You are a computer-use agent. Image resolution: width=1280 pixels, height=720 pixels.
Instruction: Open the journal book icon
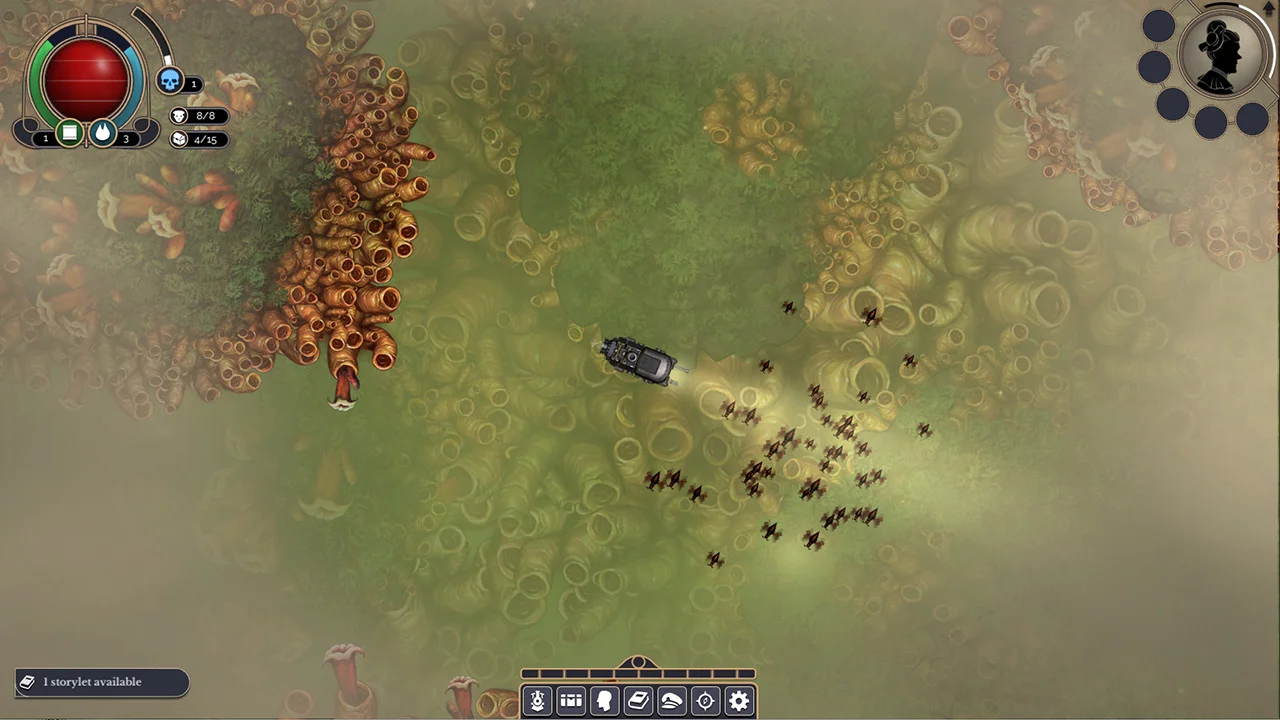pyautogui.click(x=638, y=700)
